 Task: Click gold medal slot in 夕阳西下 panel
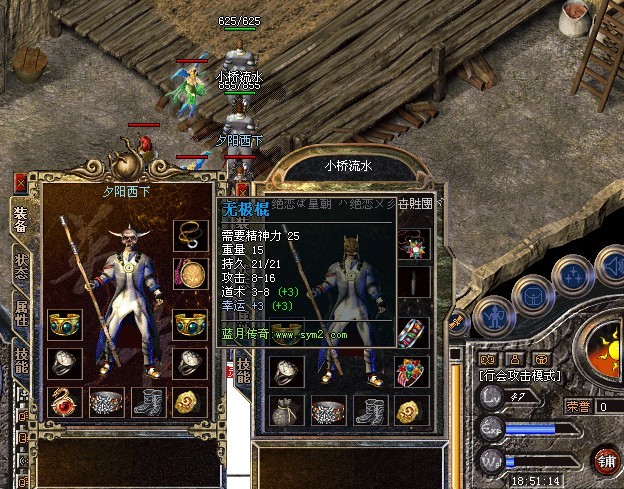click(x=188, y=272)
